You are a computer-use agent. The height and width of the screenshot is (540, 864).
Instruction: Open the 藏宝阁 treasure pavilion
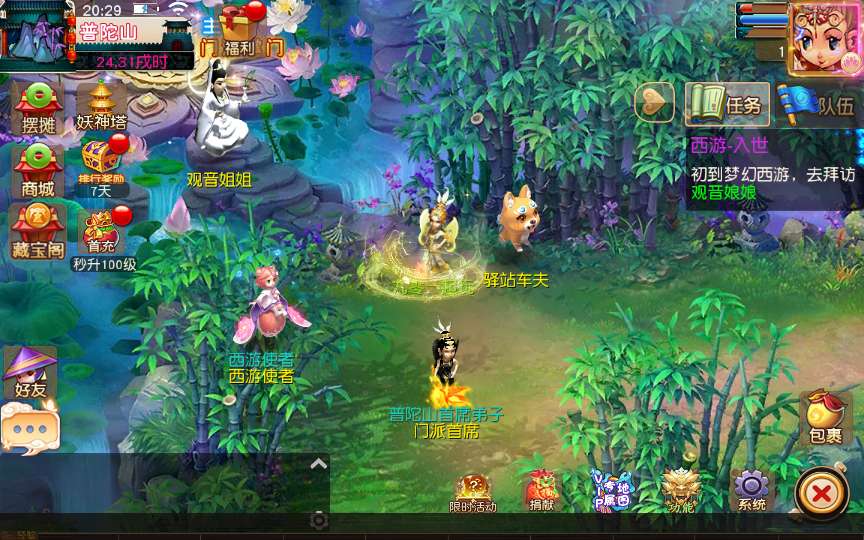coord(38,230)
